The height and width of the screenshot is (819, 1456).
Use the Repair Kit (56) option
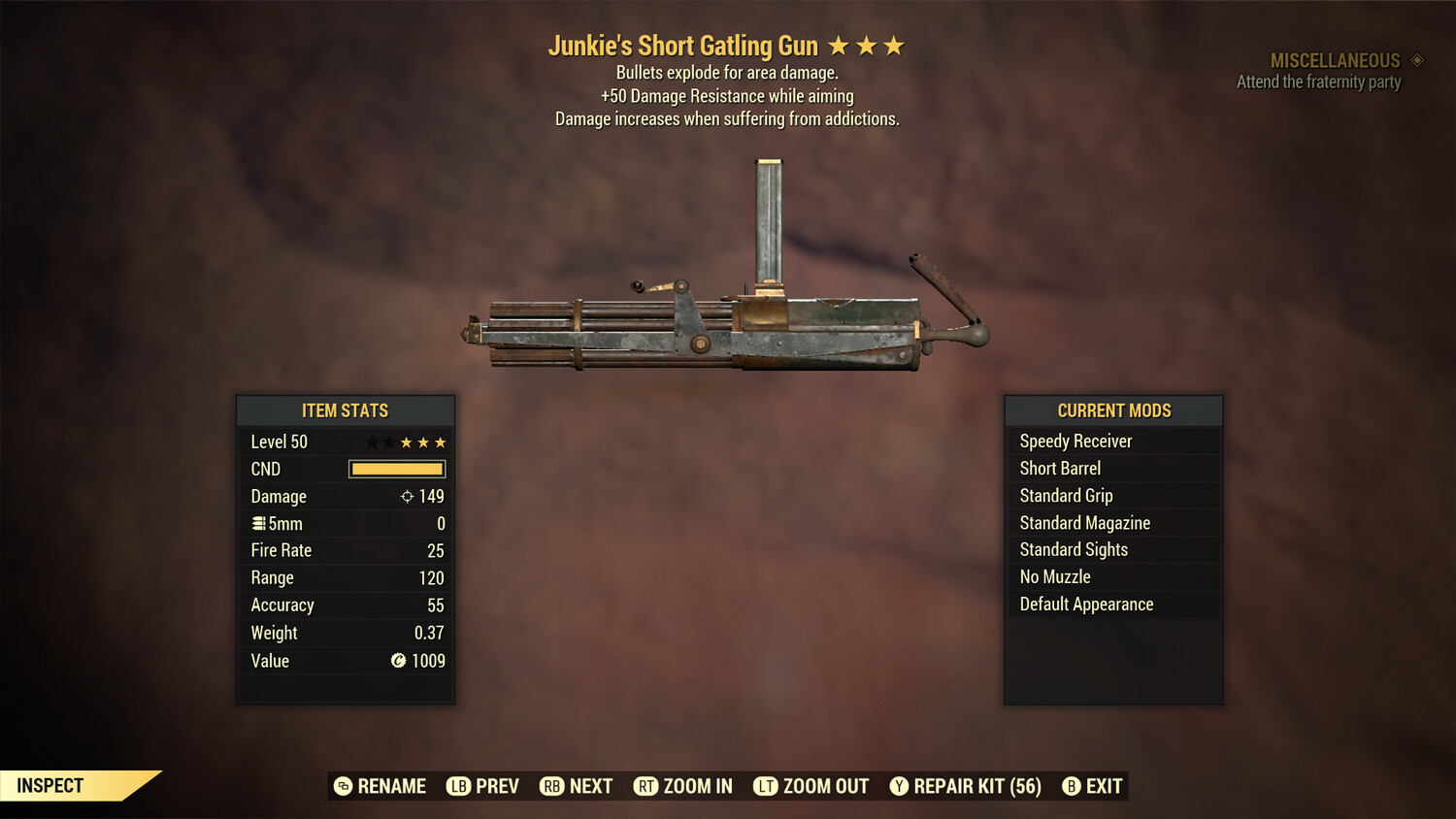(976, 786)
